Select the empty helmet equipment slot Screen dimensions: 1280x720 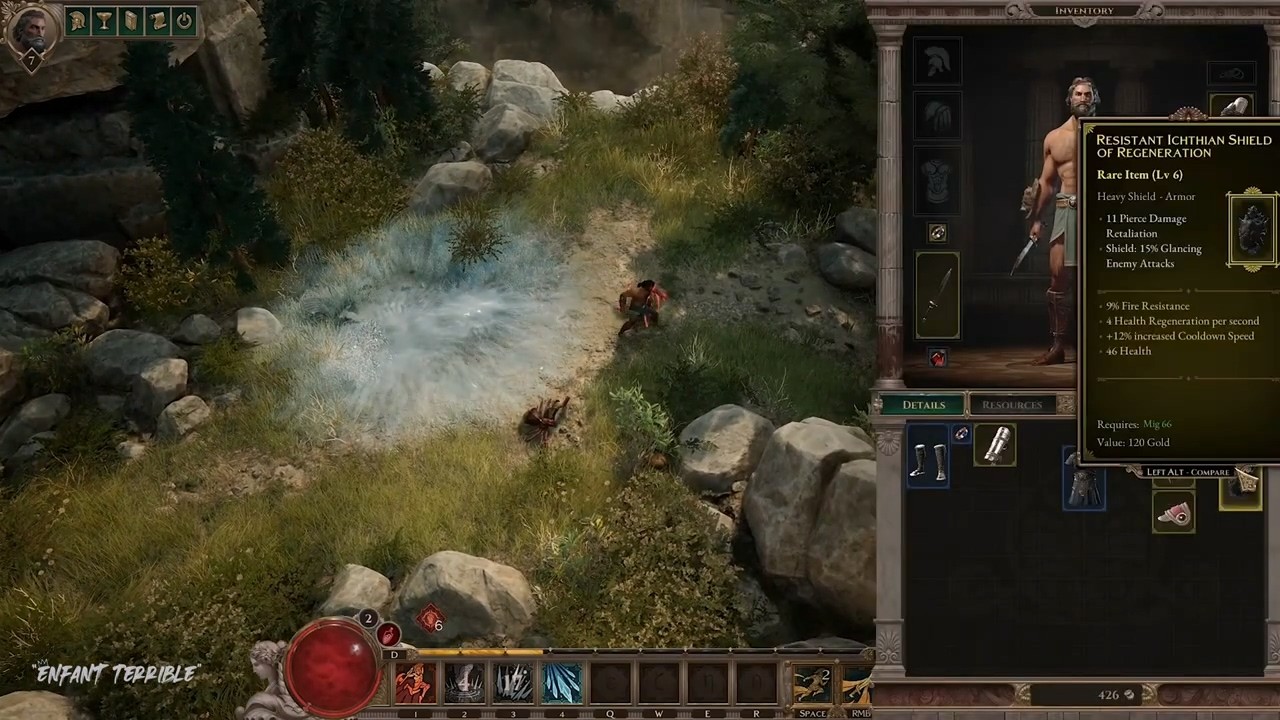click(937, 61)
